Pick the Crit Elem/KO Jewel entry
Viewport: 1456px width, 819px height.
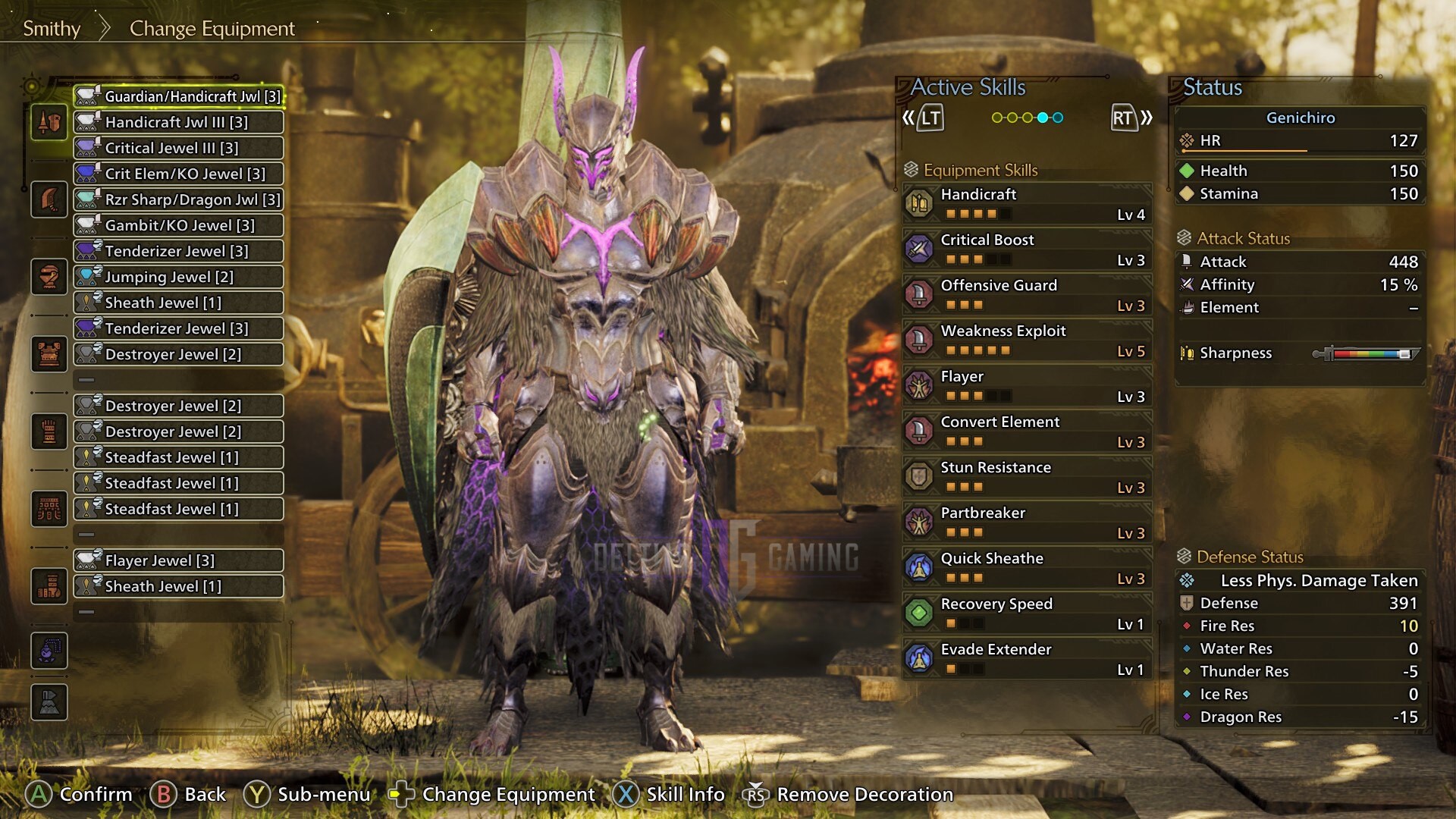coord(179,174)
